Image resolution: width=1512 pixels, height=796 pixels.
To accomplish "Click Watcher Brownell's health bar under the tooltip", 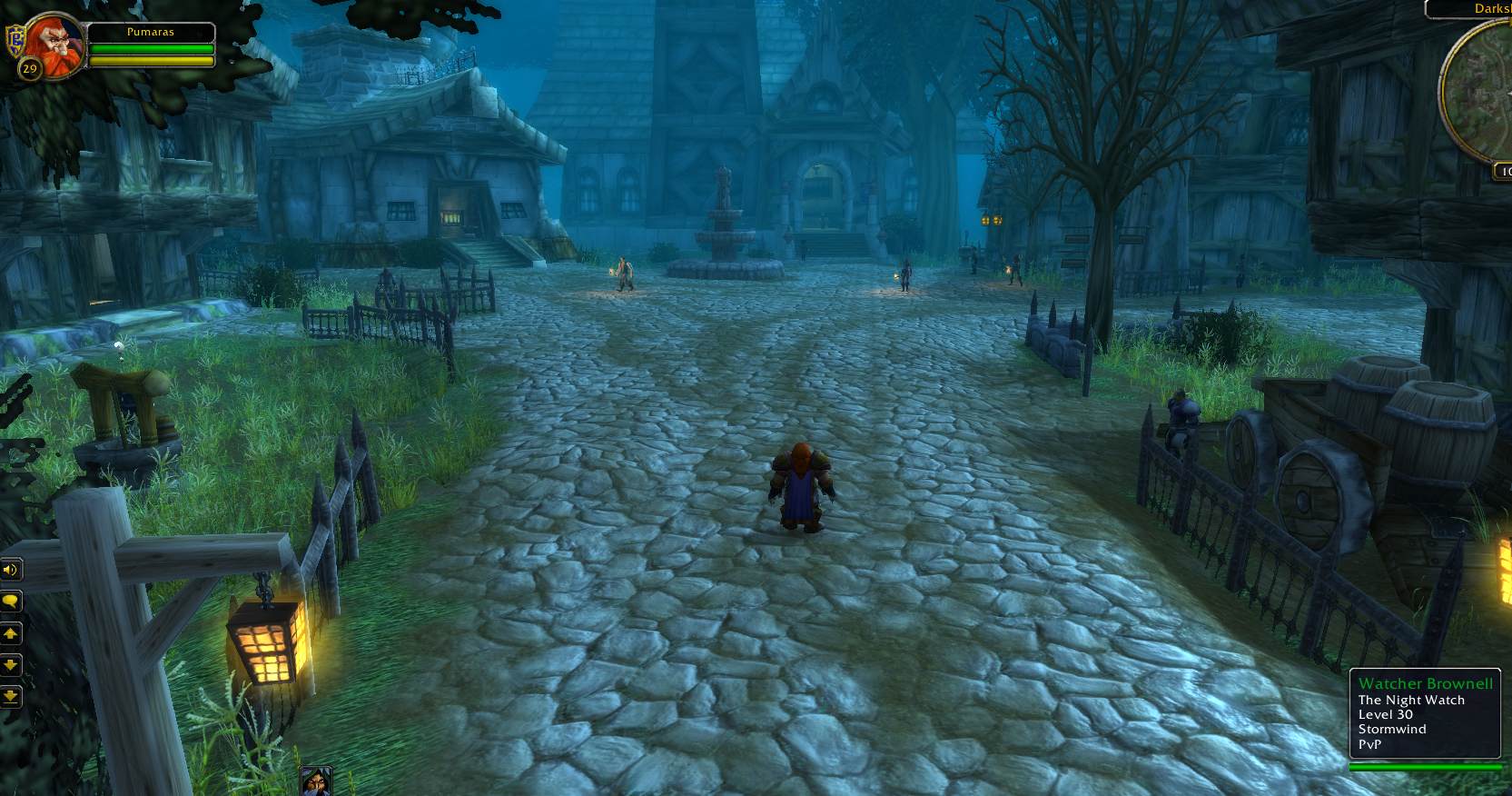I will click(x=1425, y=764).
